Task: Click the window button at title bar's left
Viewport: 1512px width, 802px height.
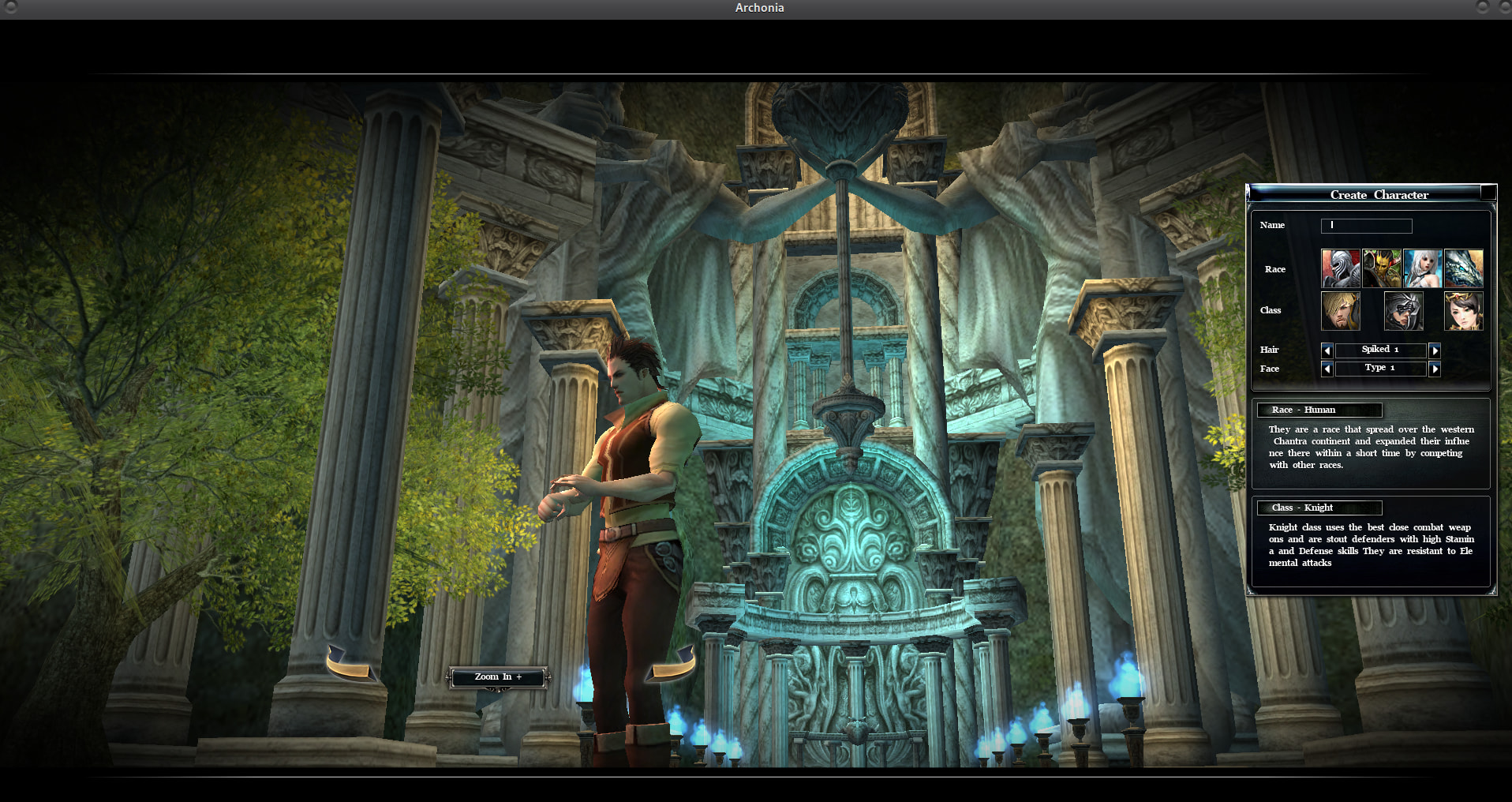Action: click(10, 7)
